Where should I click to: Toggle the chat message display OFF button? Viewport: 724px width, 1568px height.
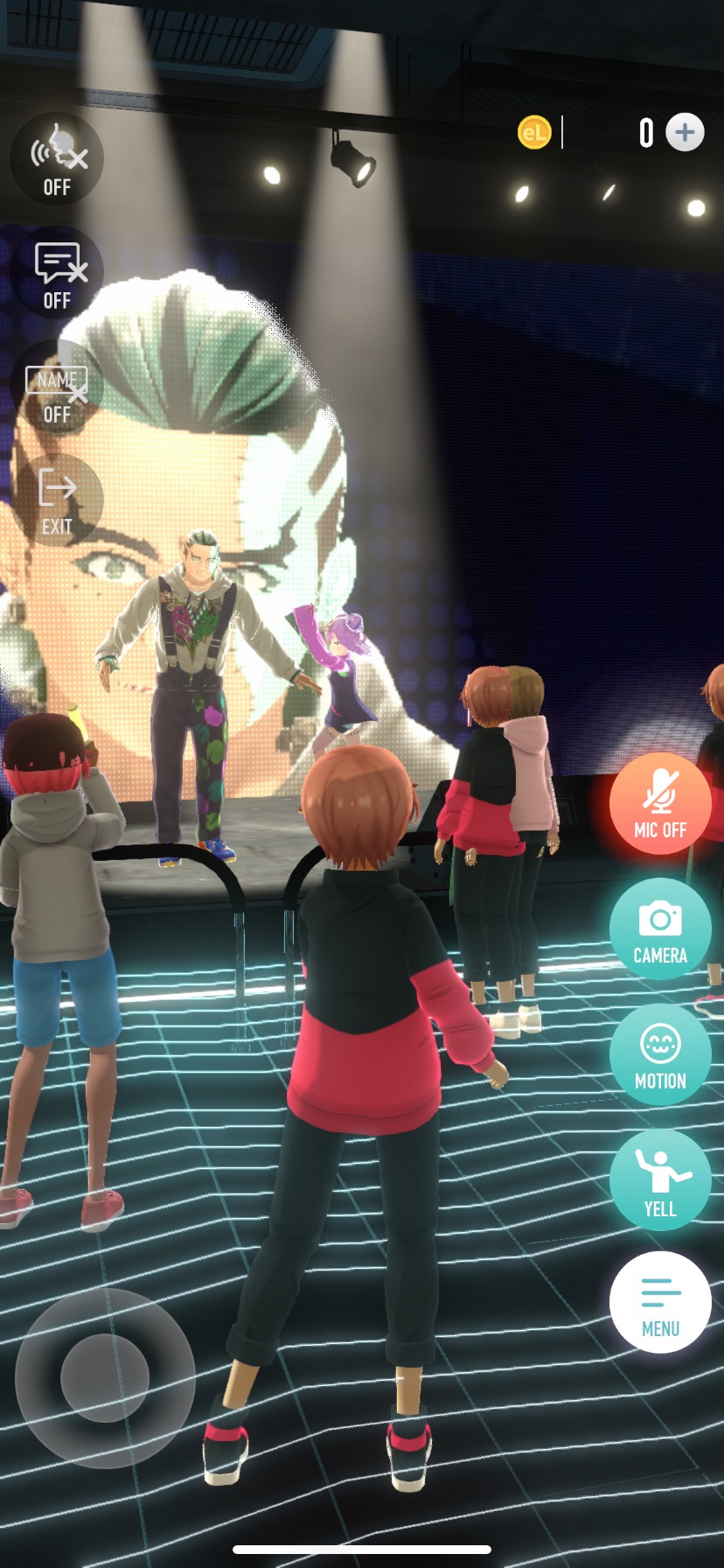pyautogui.click(x=57, y=273)
